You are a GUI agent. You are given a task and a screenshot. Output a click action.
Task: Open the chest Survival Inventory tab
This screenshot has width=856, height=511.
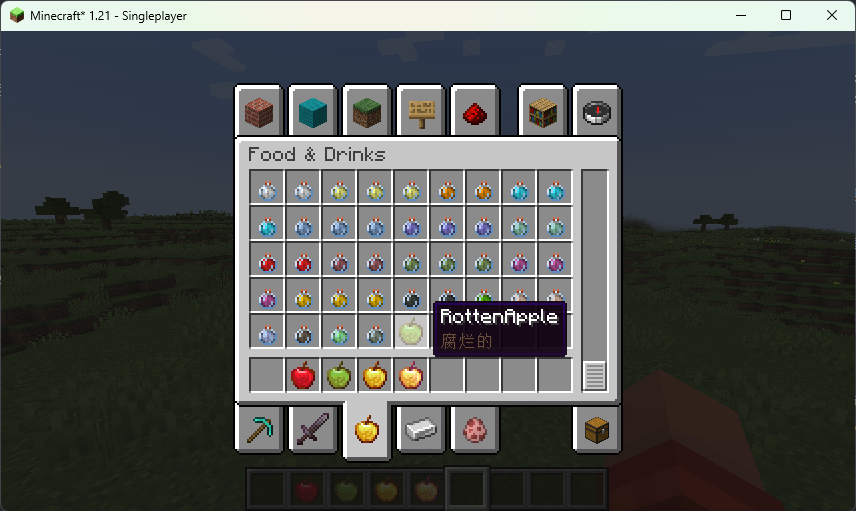coord(597,430)
